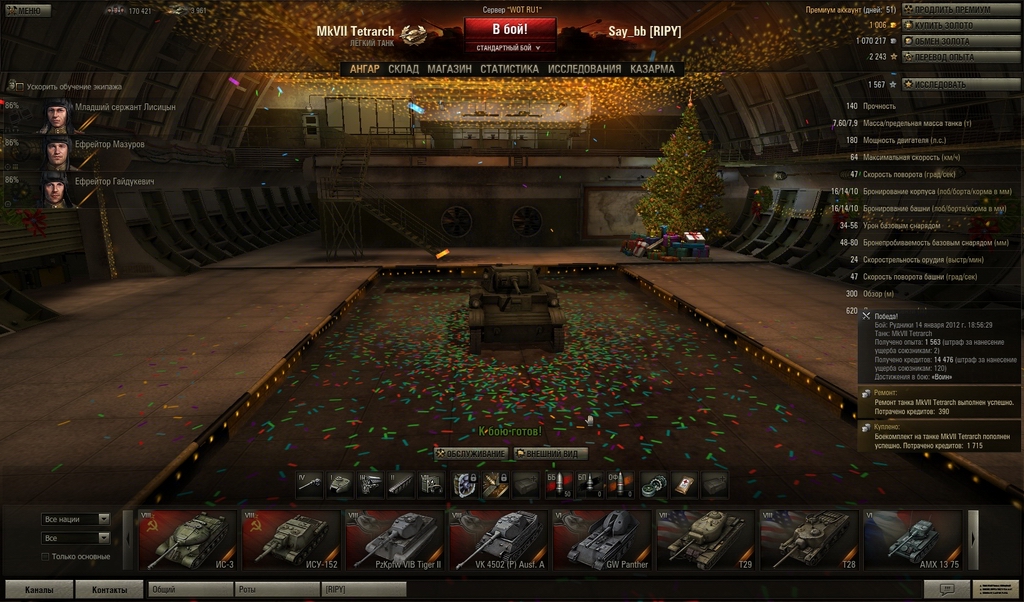This screenshot has width=1024, height=602.
Task: Enable the Только основные checkbox
Action: (45, 557)
